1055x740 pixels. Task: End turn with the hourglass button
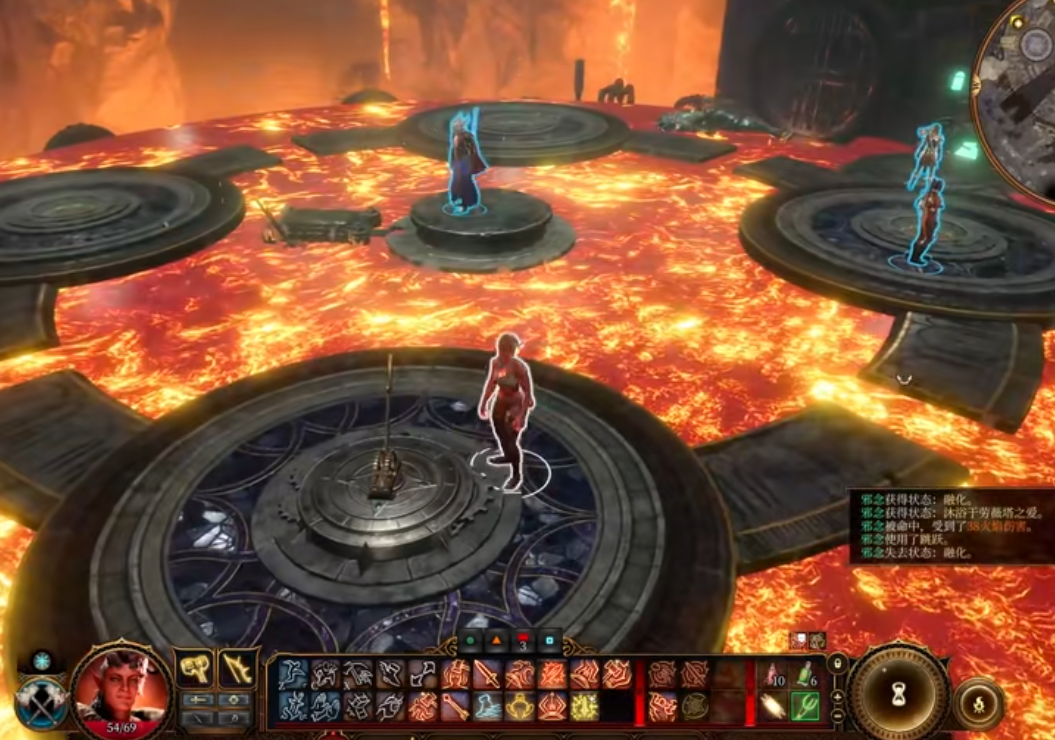(x=897, y=692)
